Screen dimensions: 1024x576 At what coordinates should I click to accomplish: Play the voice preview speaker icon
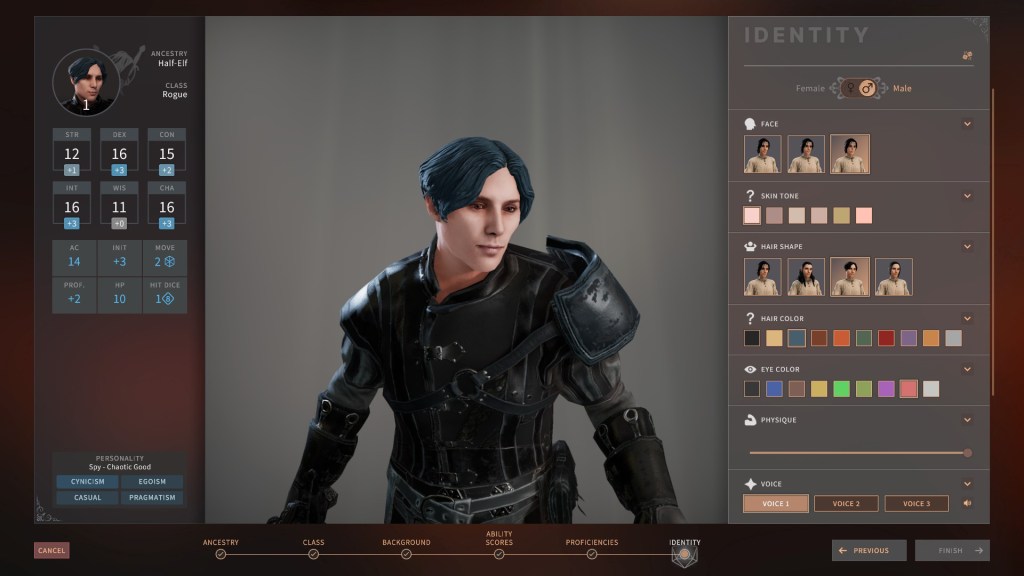click(x=967, y=503)
